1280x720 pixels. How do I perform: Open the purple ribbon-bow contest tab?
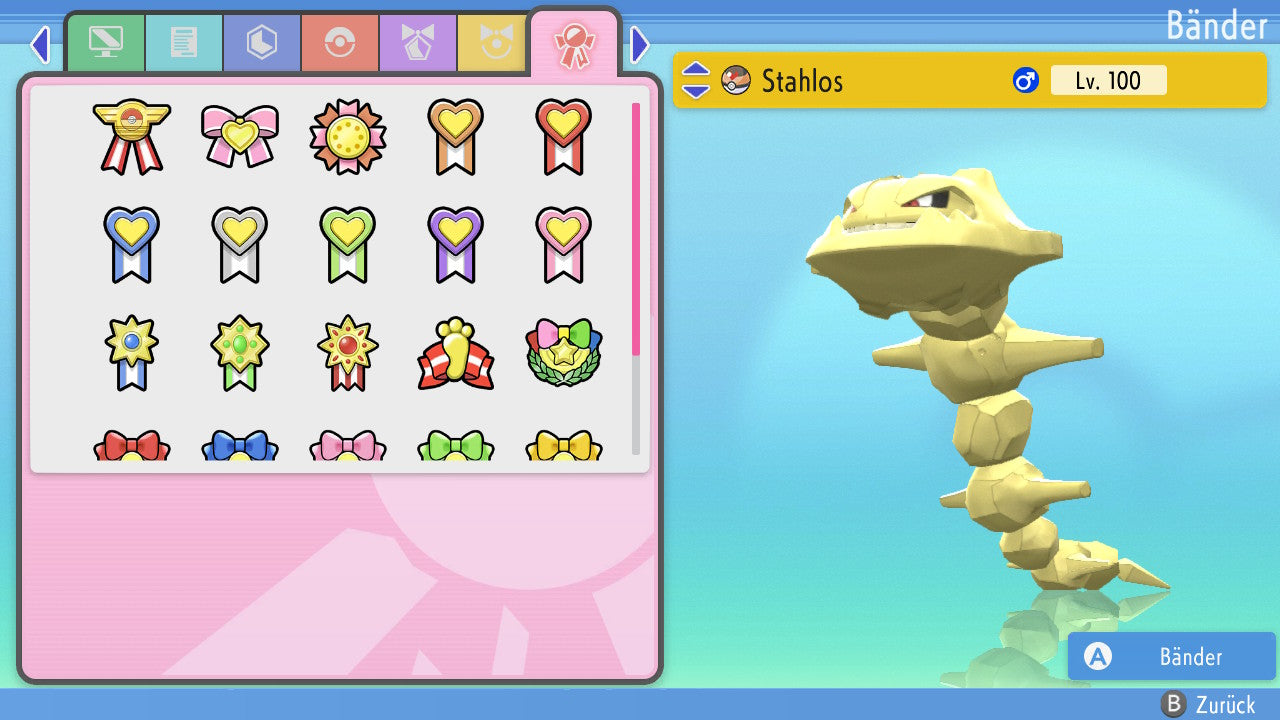click(x=417, y=43)
